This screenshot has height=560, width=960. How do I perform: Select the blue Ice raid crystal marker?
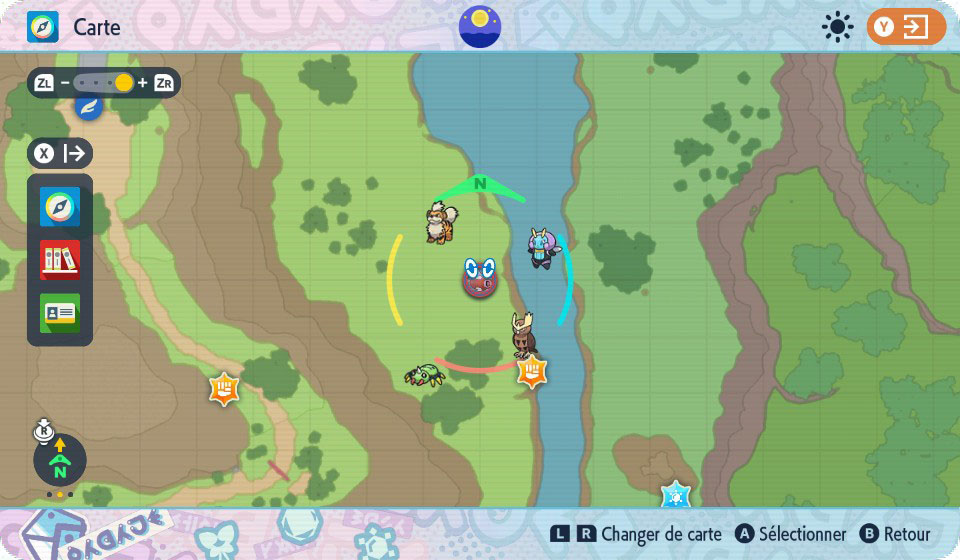pos(676,494)
